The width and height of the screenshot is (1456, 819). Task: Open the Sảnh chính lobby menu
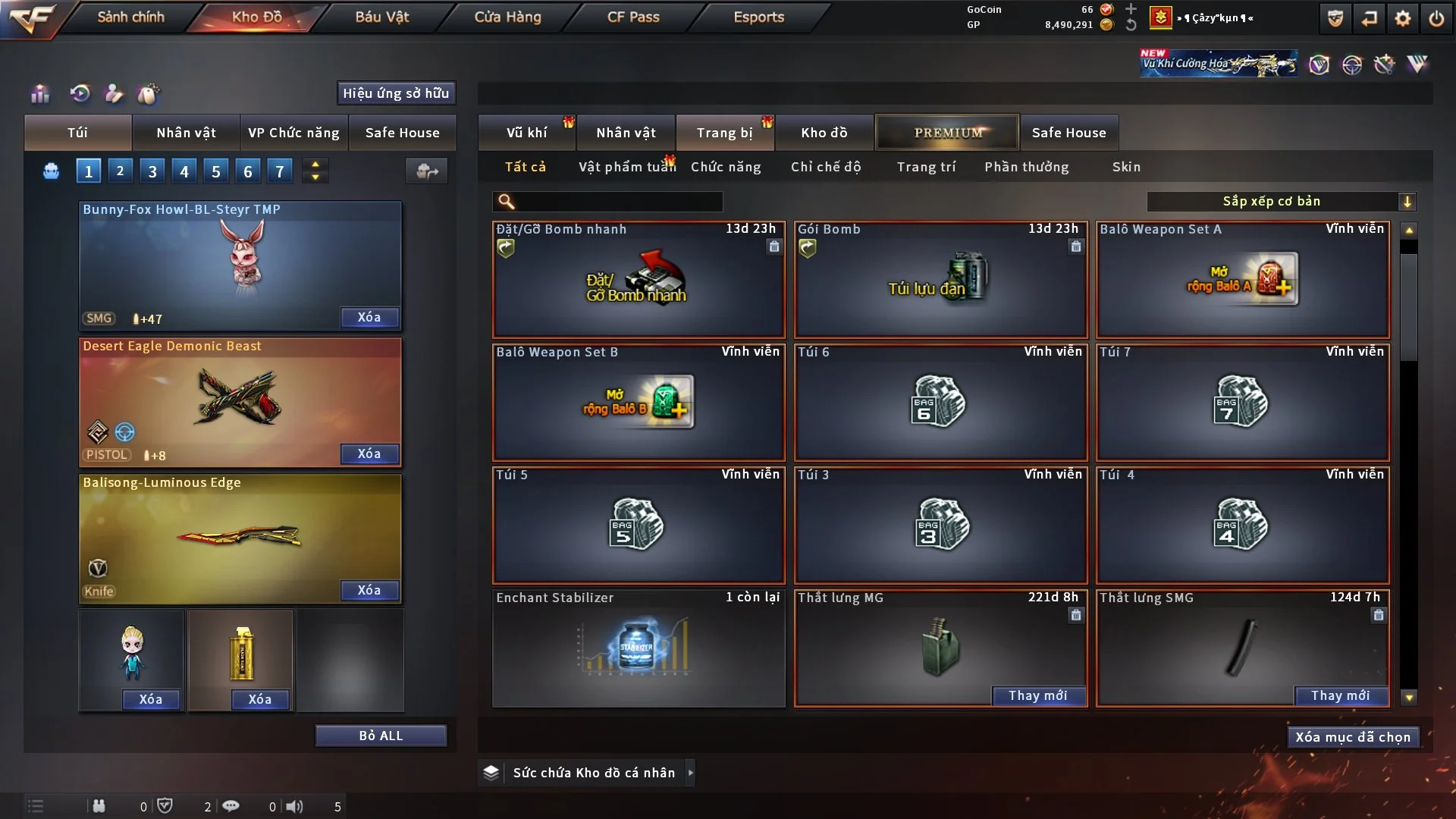130,17
